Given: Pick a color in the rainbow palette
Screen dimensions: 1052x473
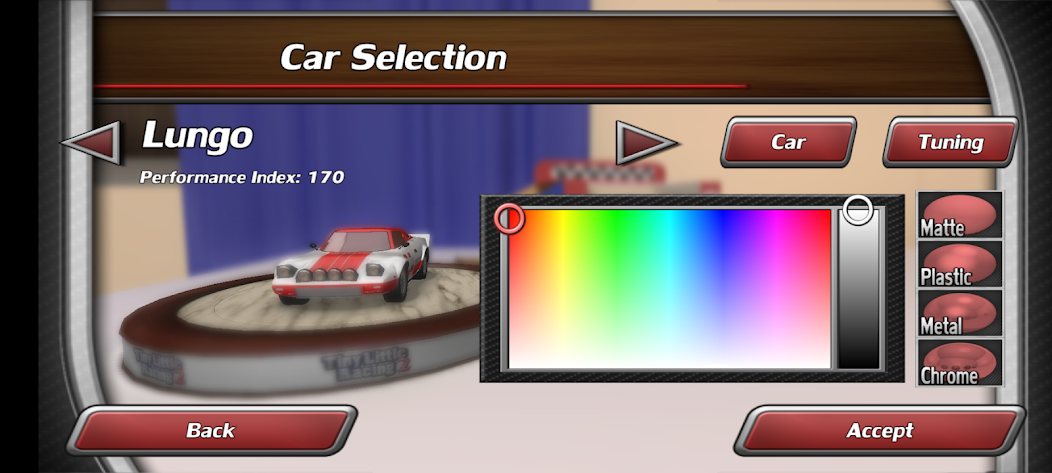Looking at the screenshot, I should click(669, 288).
